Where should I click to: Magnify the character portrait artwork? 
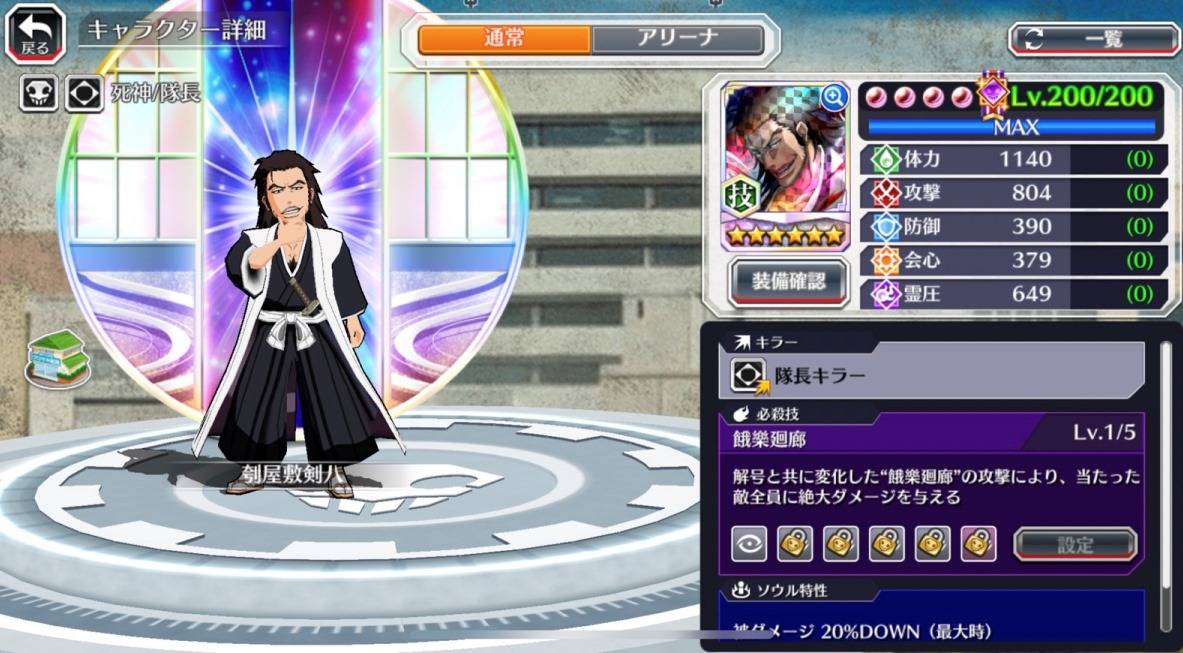tap(833, 97)
